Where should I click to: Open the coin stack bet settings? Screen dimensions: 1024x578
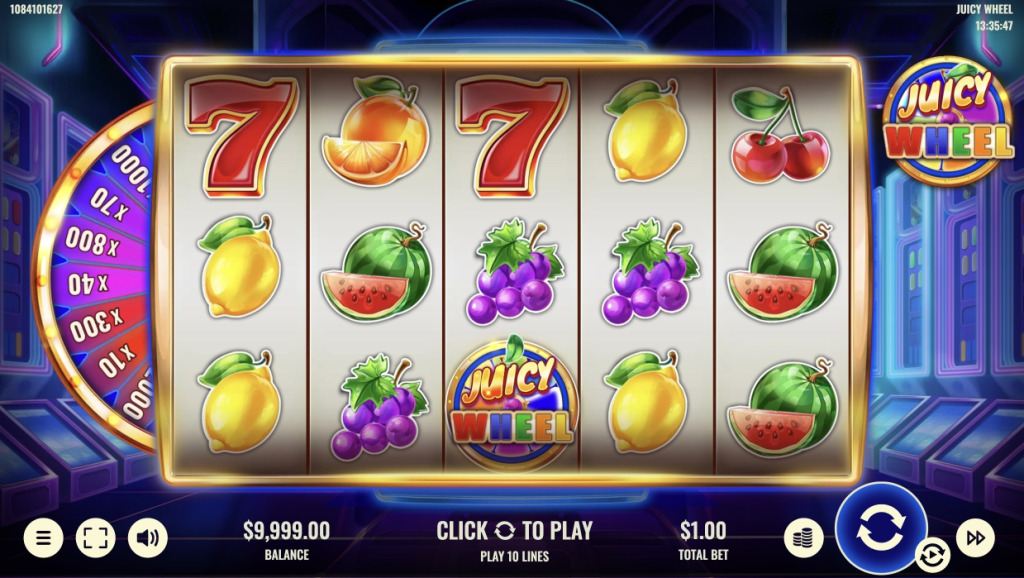[x=803, y=538]
